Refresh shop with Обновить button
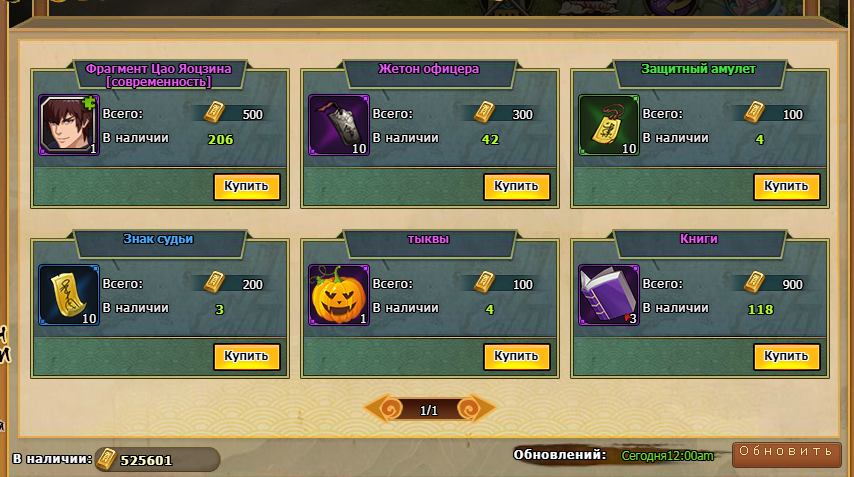Image resolution: width=854 pixels, height=477 pixels. (x=785, y=453)
